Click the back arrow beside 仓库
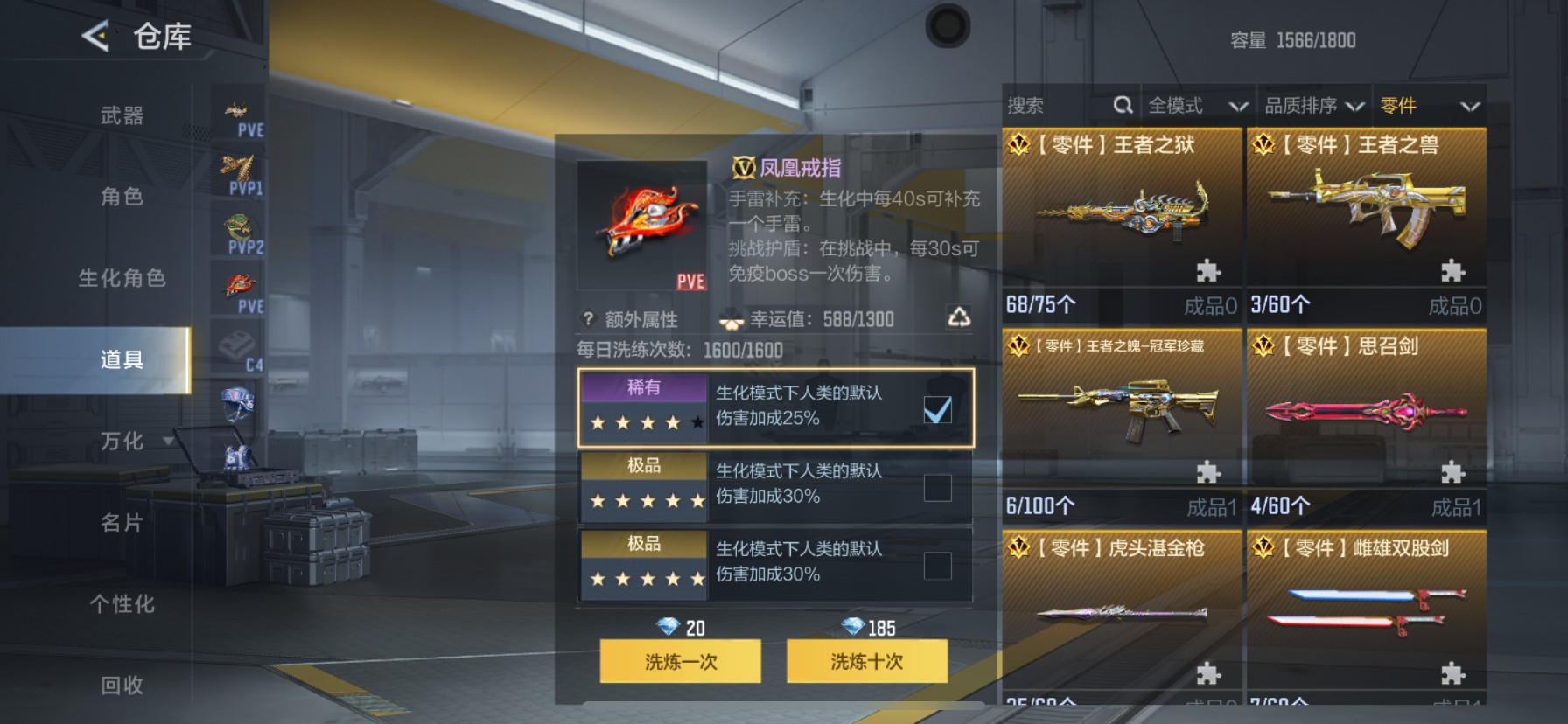Screen dimensions: 1568x724 click(x=94, y=37)
